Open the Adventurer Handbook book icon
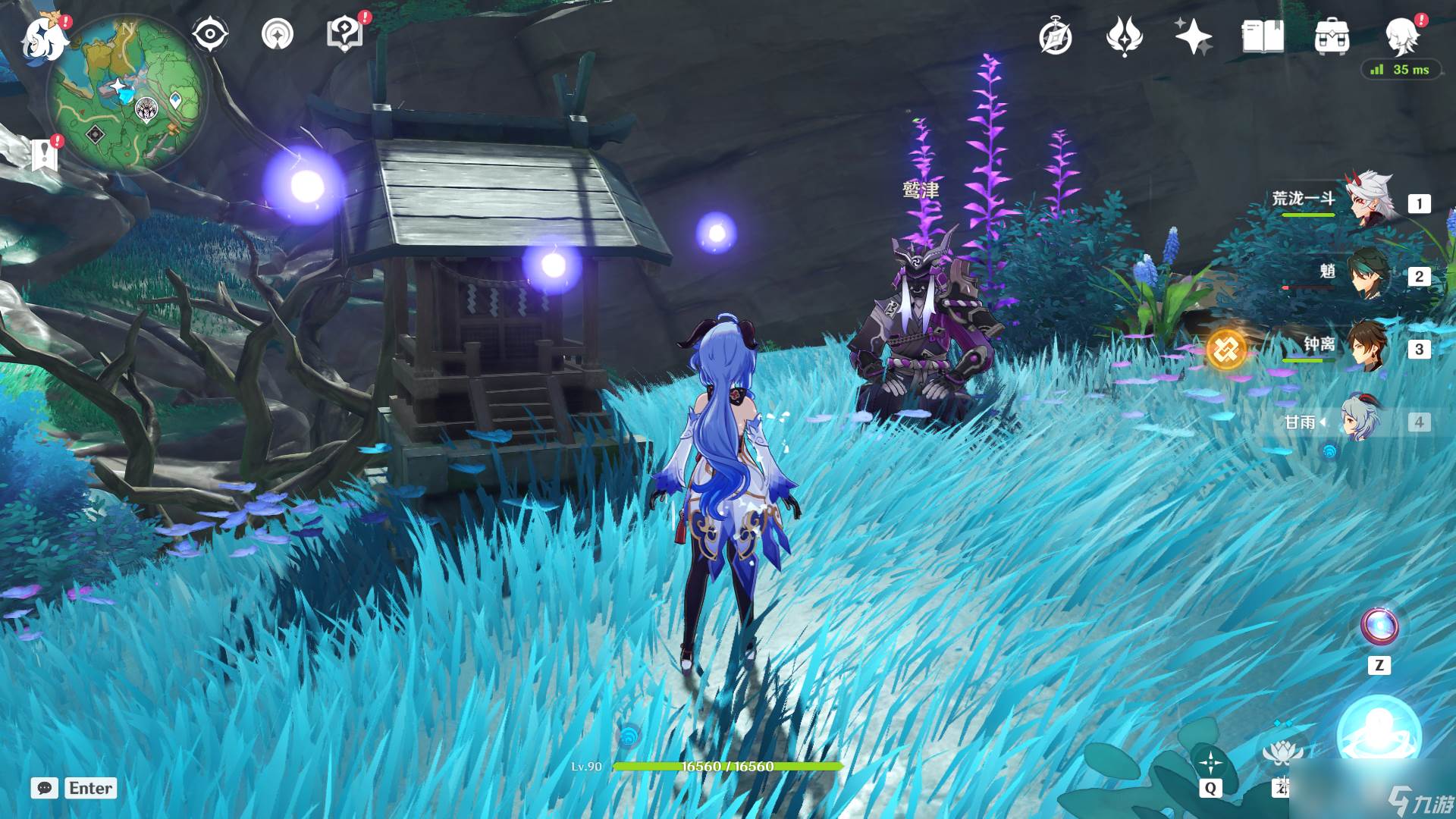 click(x=1263, y=37)
